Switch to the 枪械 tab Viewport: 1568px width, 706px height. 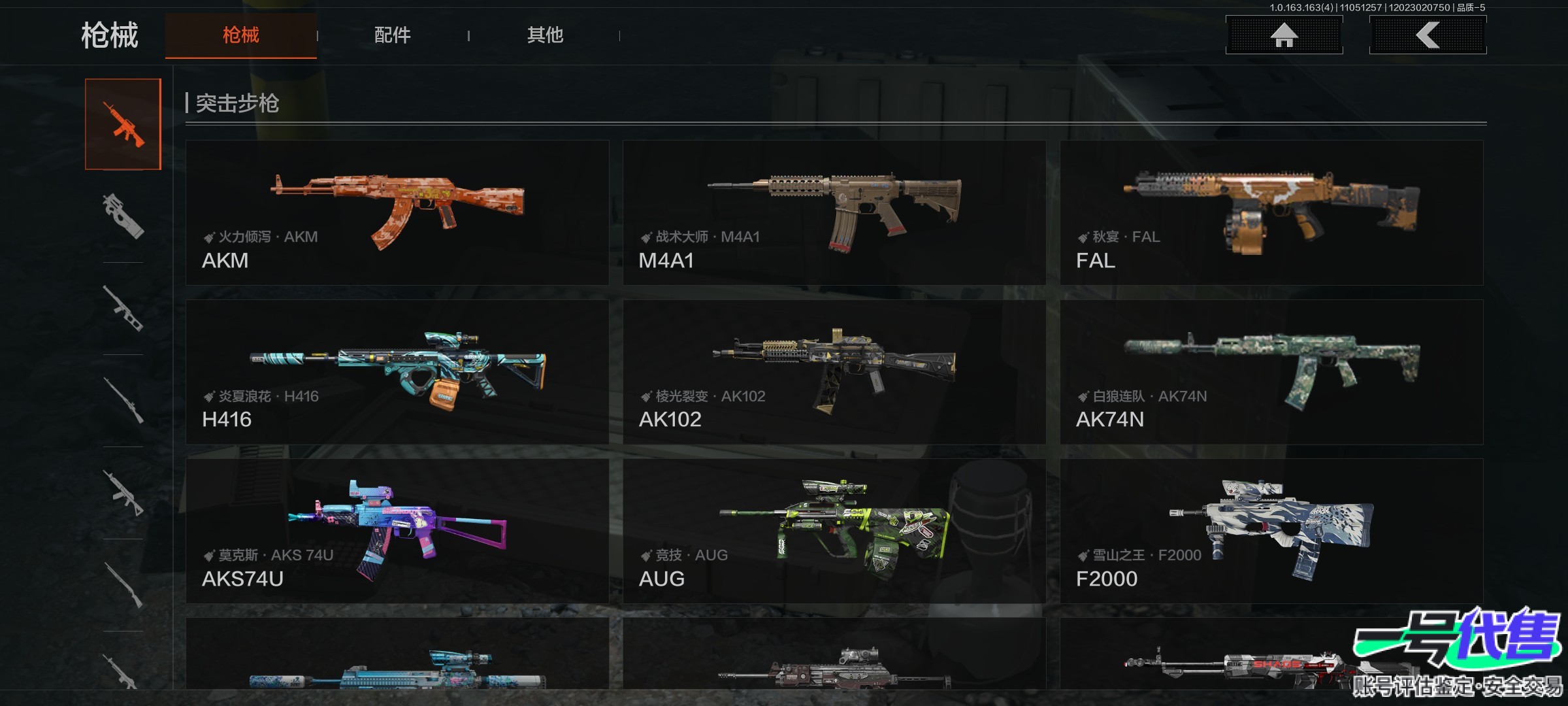(x=240, y=35)
